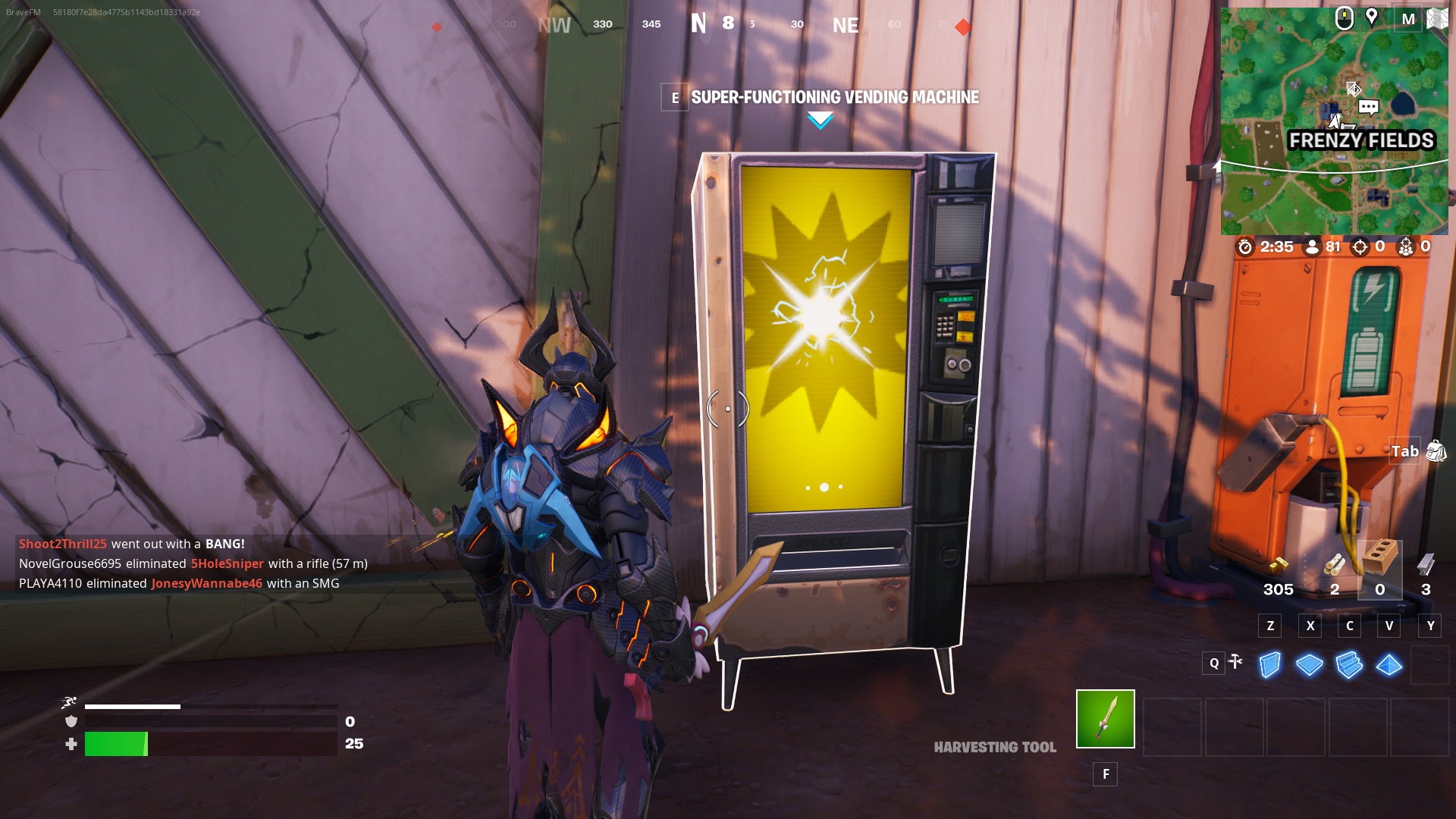Click the gold bars icon
This screenshot has height=819, width=1456.
1279,564
